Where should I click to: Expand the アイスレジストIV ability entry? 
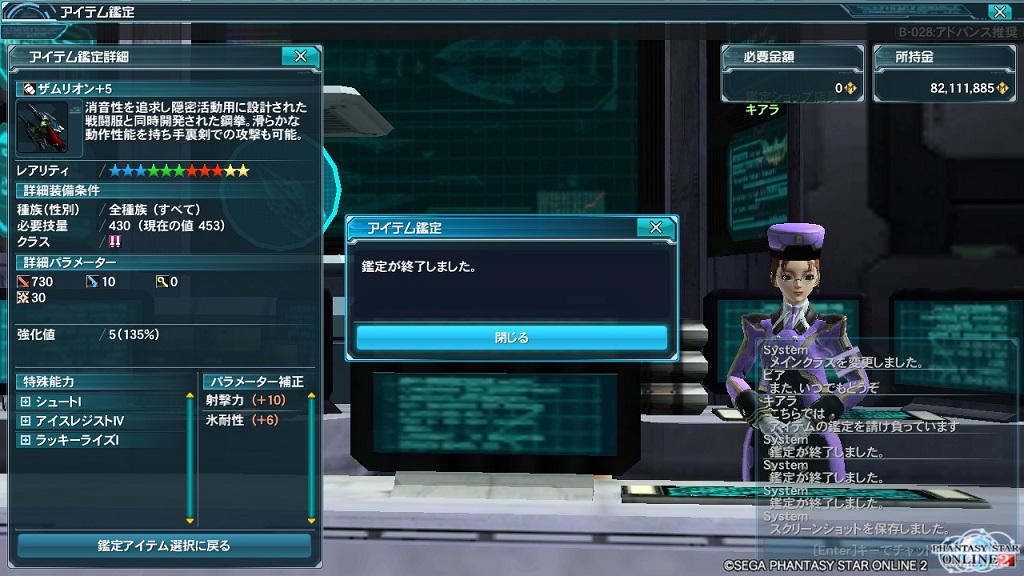pos(25,420)
